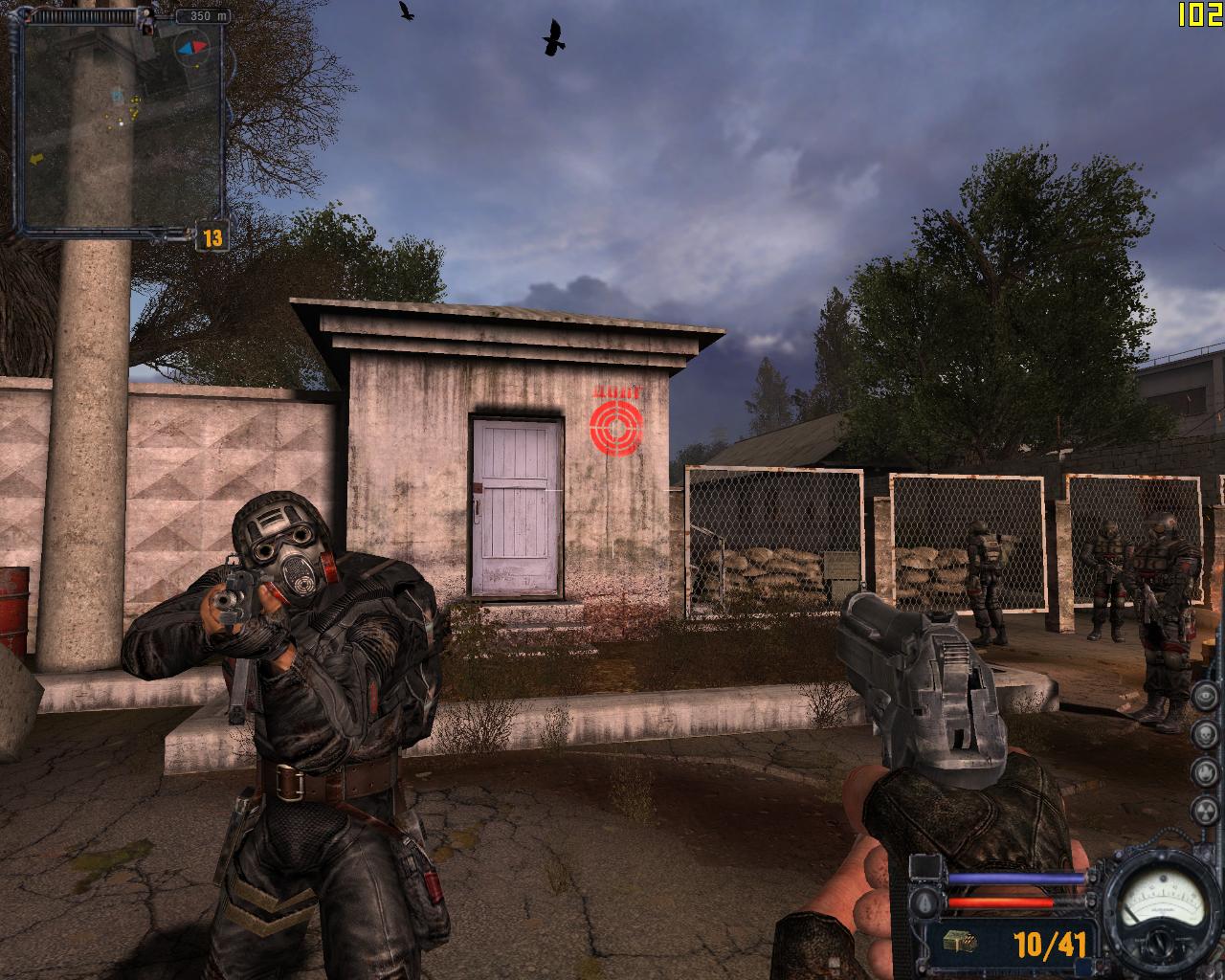Select the flame hazard indicator icon
The width and height of the screenshot is (1225, 980).
1203,771
